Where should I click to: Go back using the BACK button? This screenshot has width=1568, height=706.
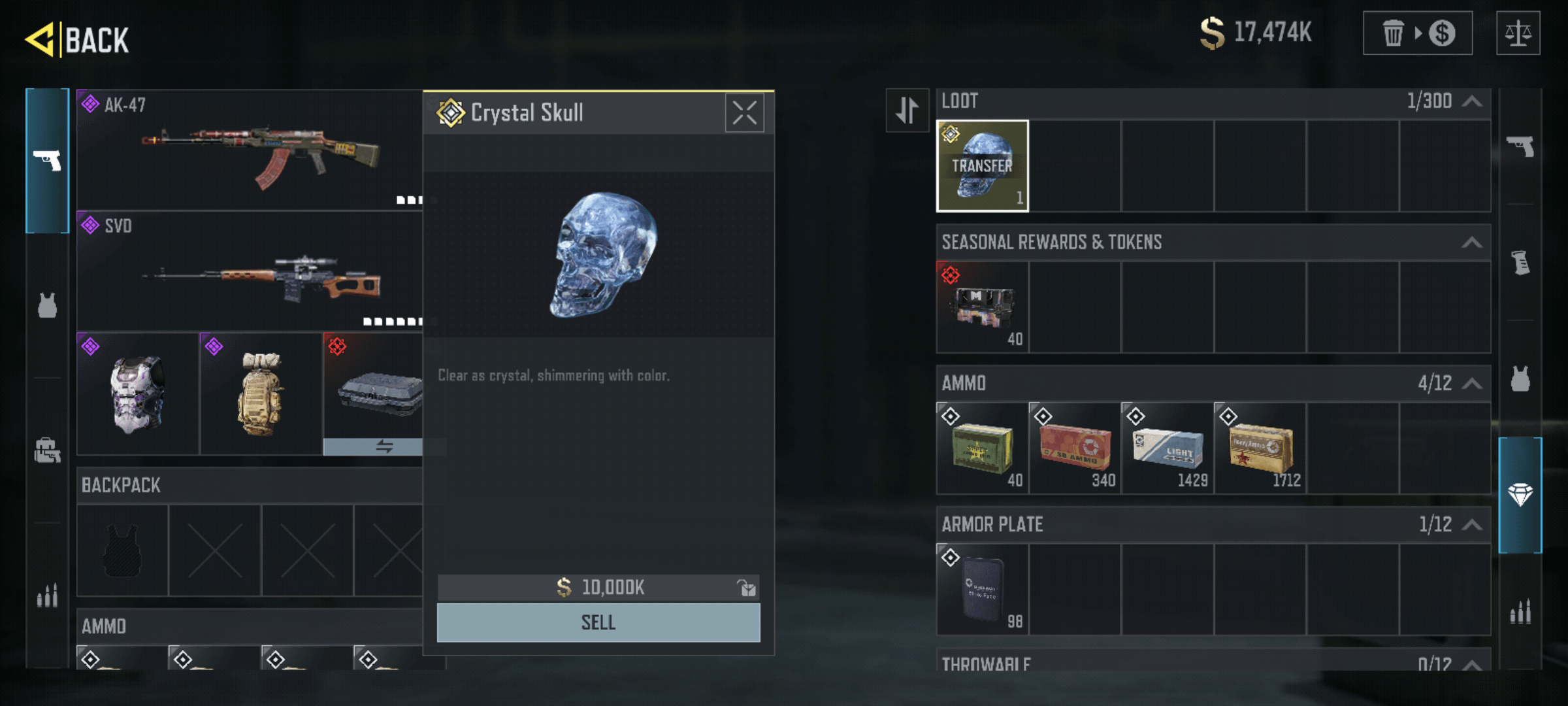point(78,39)
